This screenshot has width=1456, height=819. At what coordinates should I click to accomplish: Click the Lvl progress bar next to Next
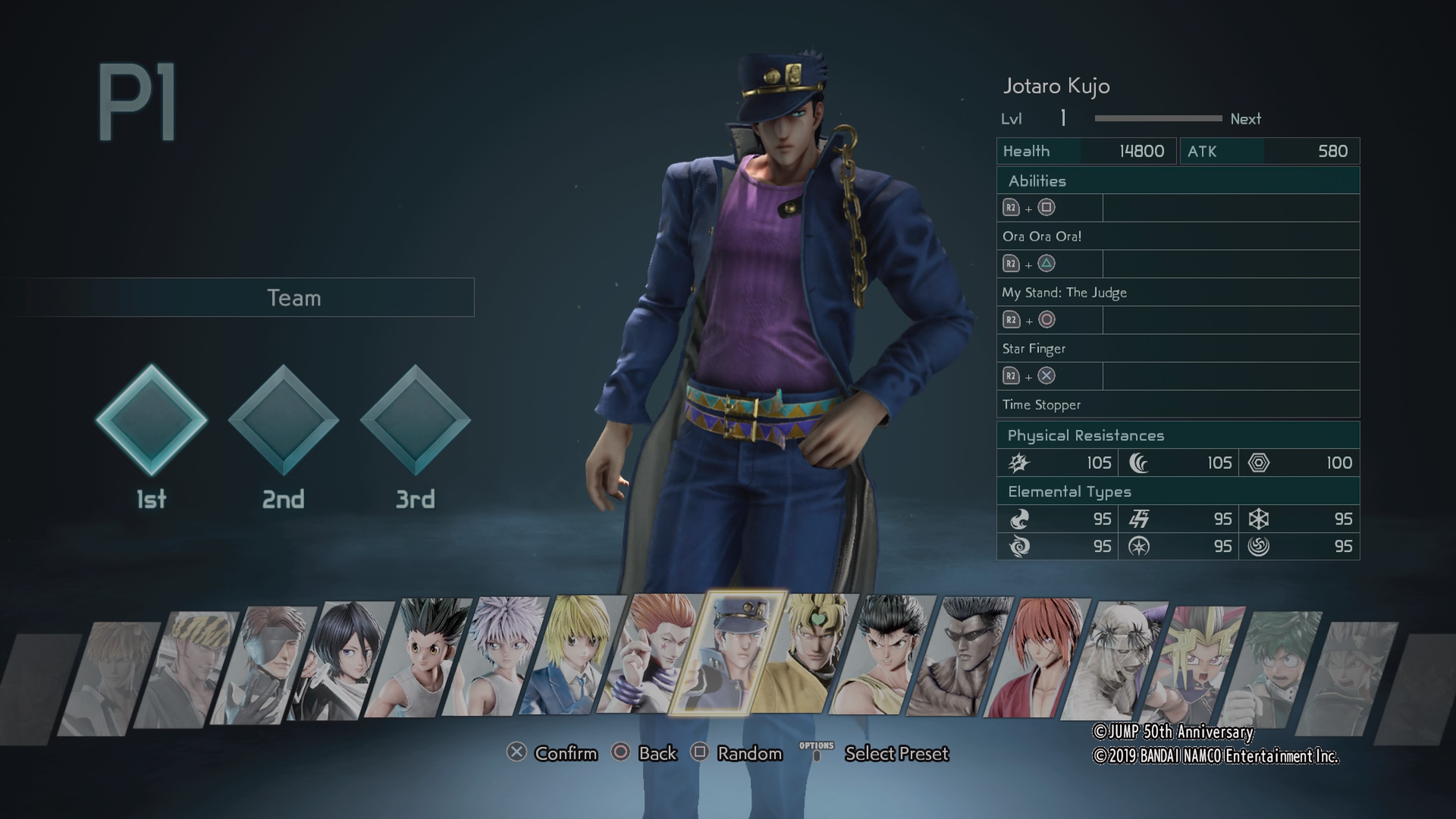tap(1159, 119)
